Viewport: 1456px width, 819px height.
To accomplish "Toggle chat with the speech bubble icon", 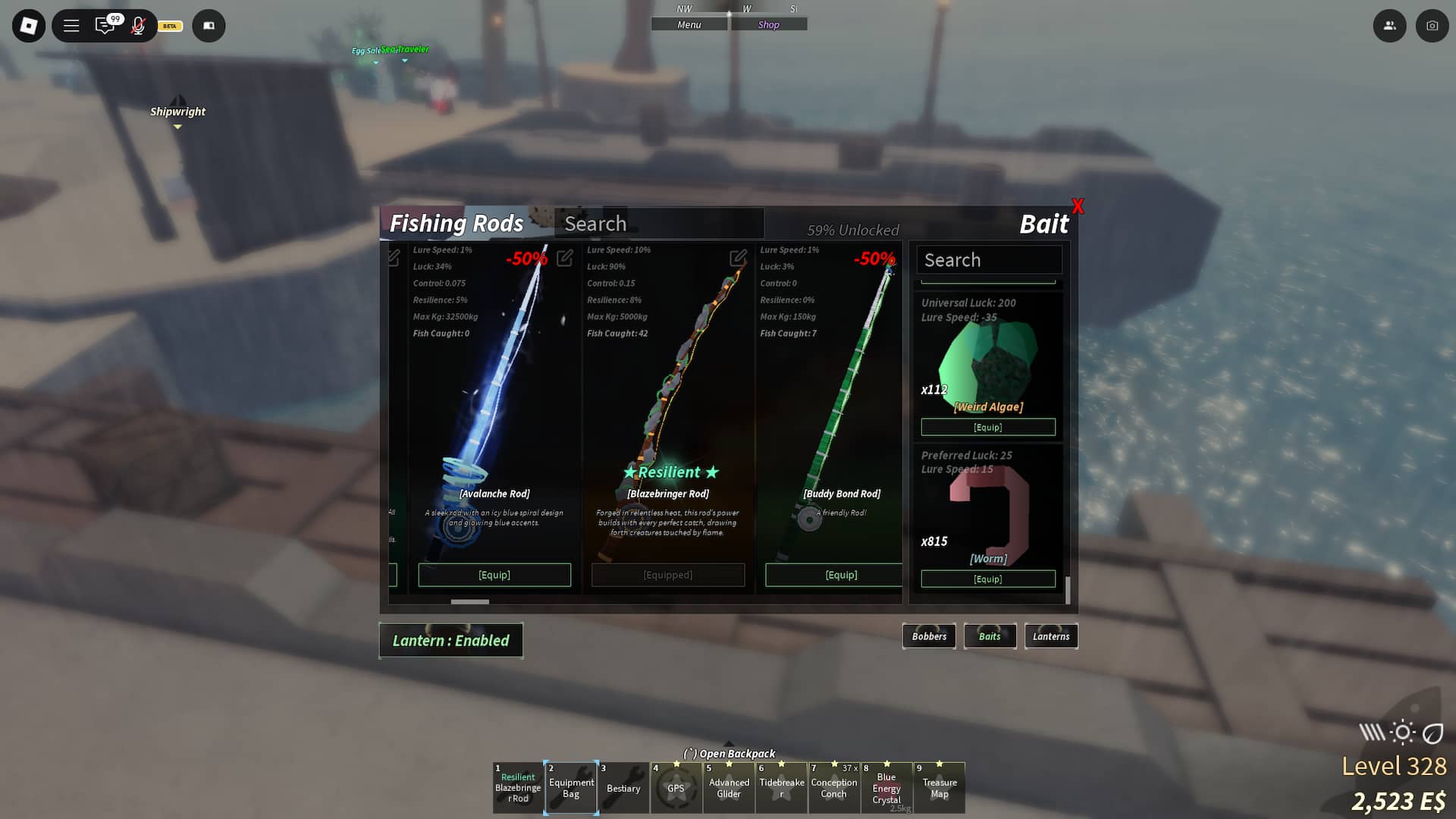I will tap(106, 25).
